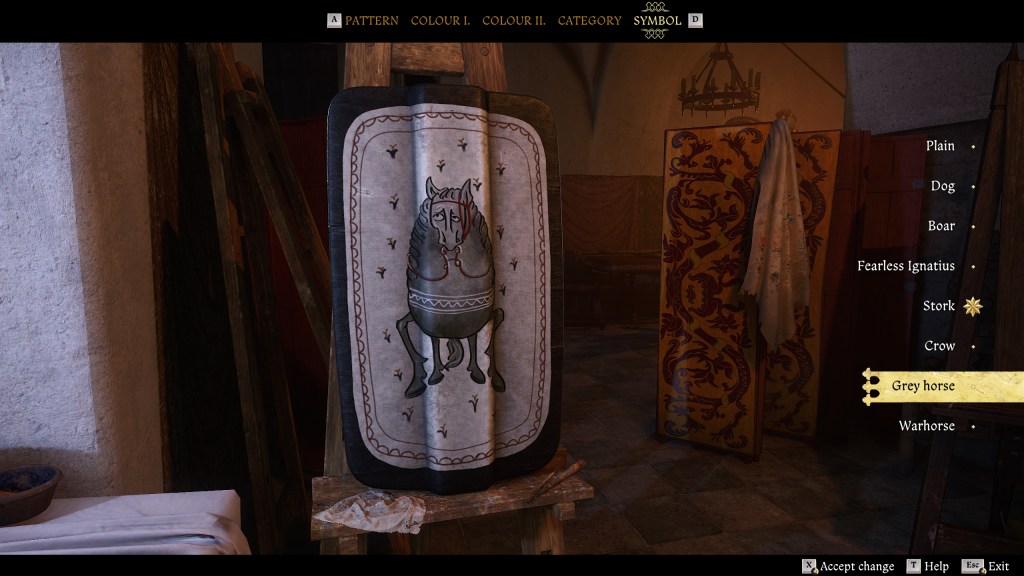Screen dimensions: 1024x576
Task: Click the Symbol tab
Action: coord(657,20)
